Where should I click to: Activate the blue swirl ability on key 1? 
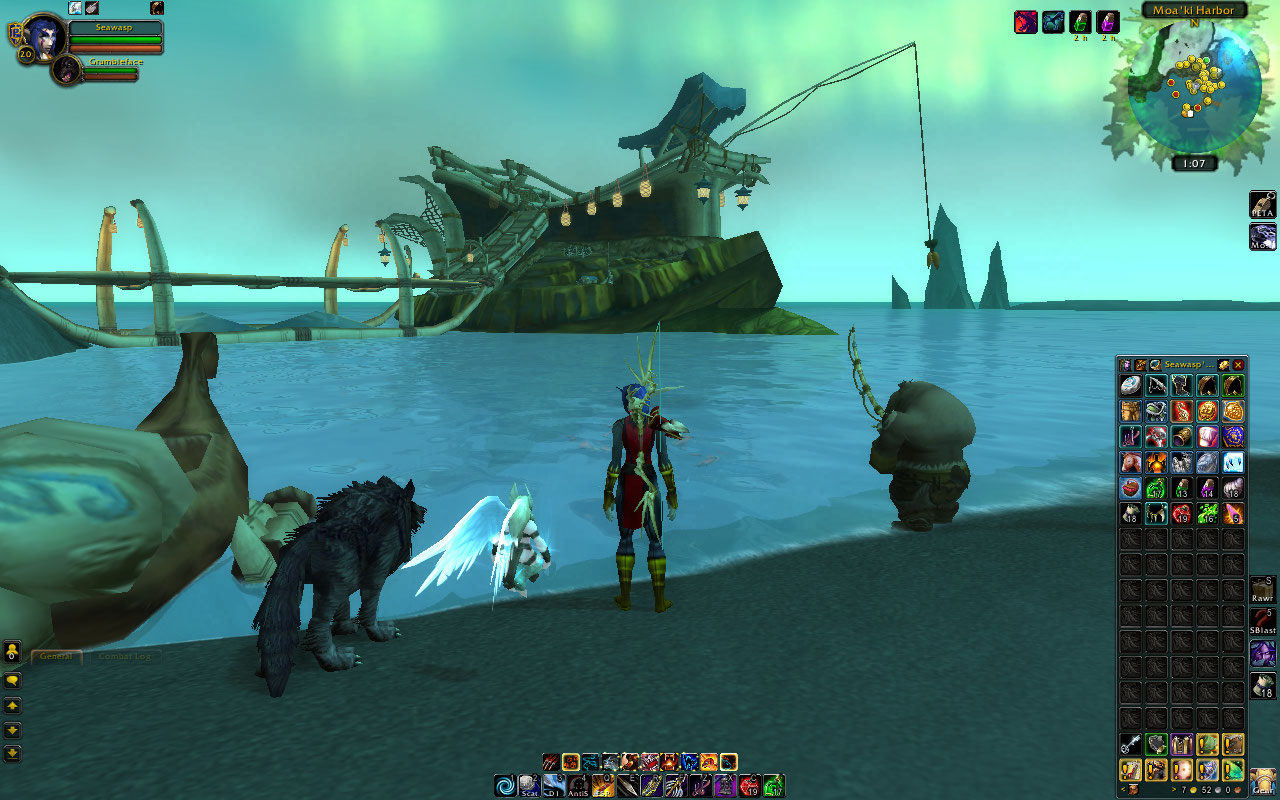point(506,786)
